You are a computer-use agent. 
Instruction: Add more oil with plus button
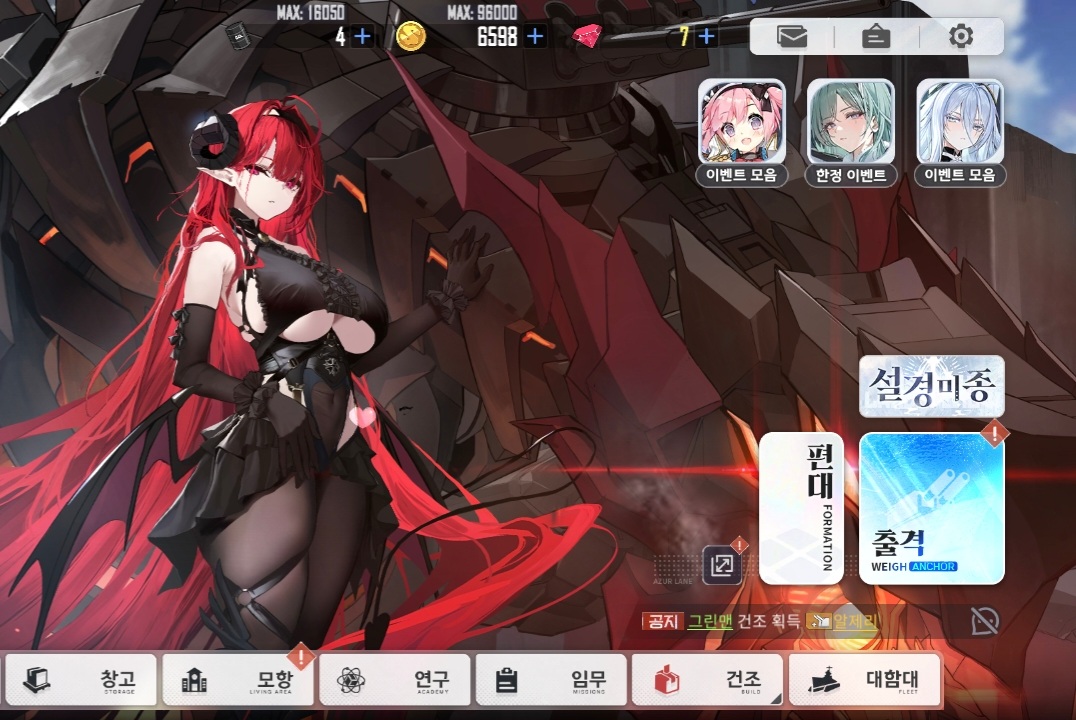point(362,37)
